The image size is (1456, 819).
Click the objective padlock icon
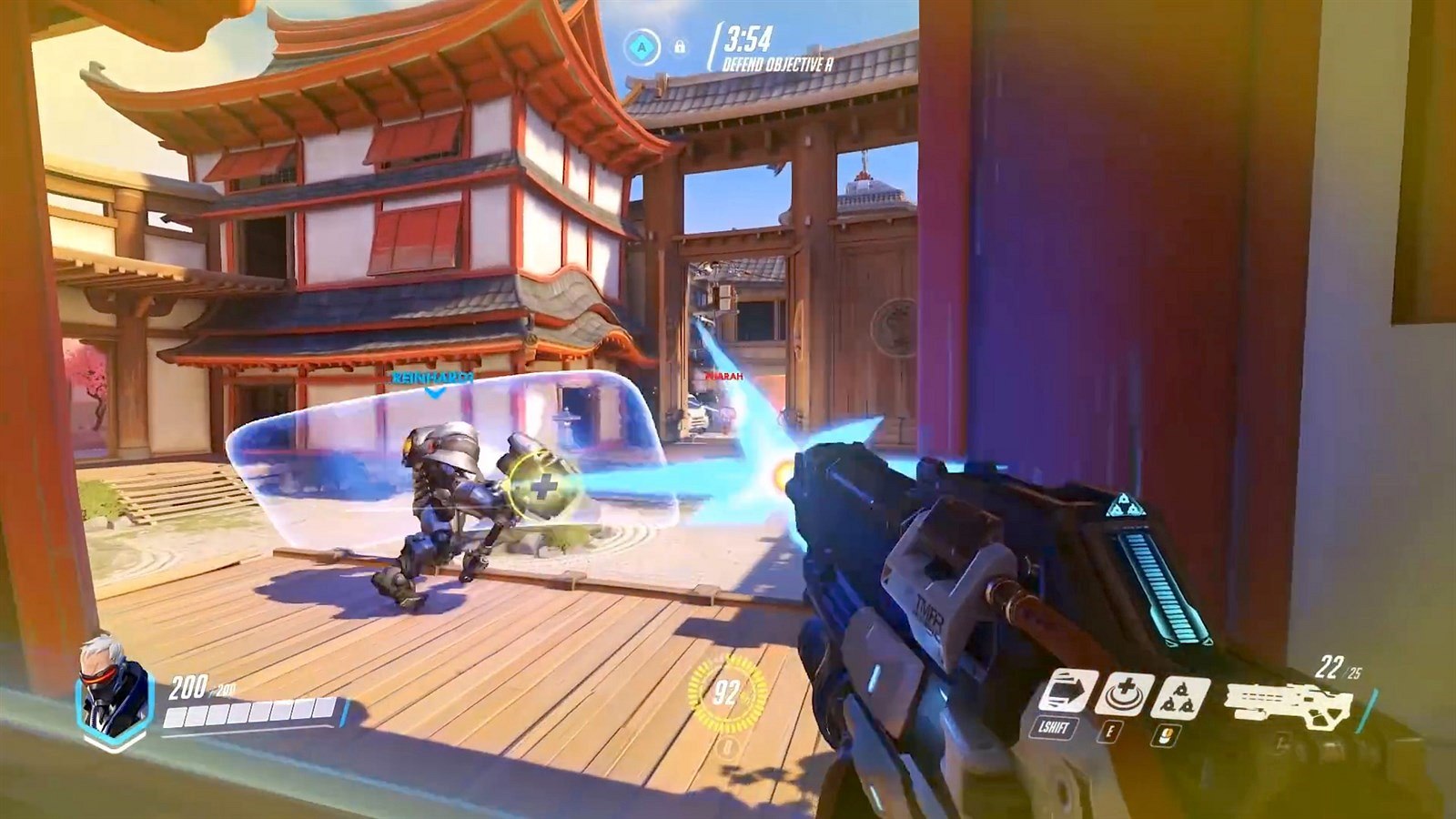[679, 46]
